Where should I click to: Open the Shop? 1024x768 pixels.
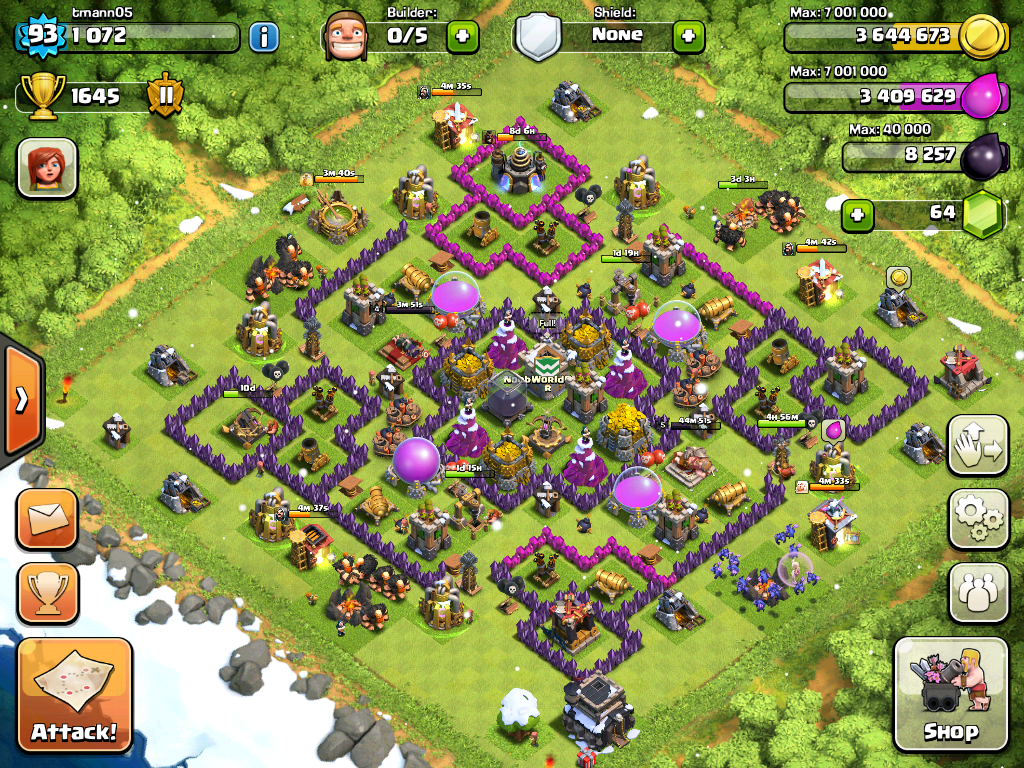pyautogui.click(x=950, y=694)
